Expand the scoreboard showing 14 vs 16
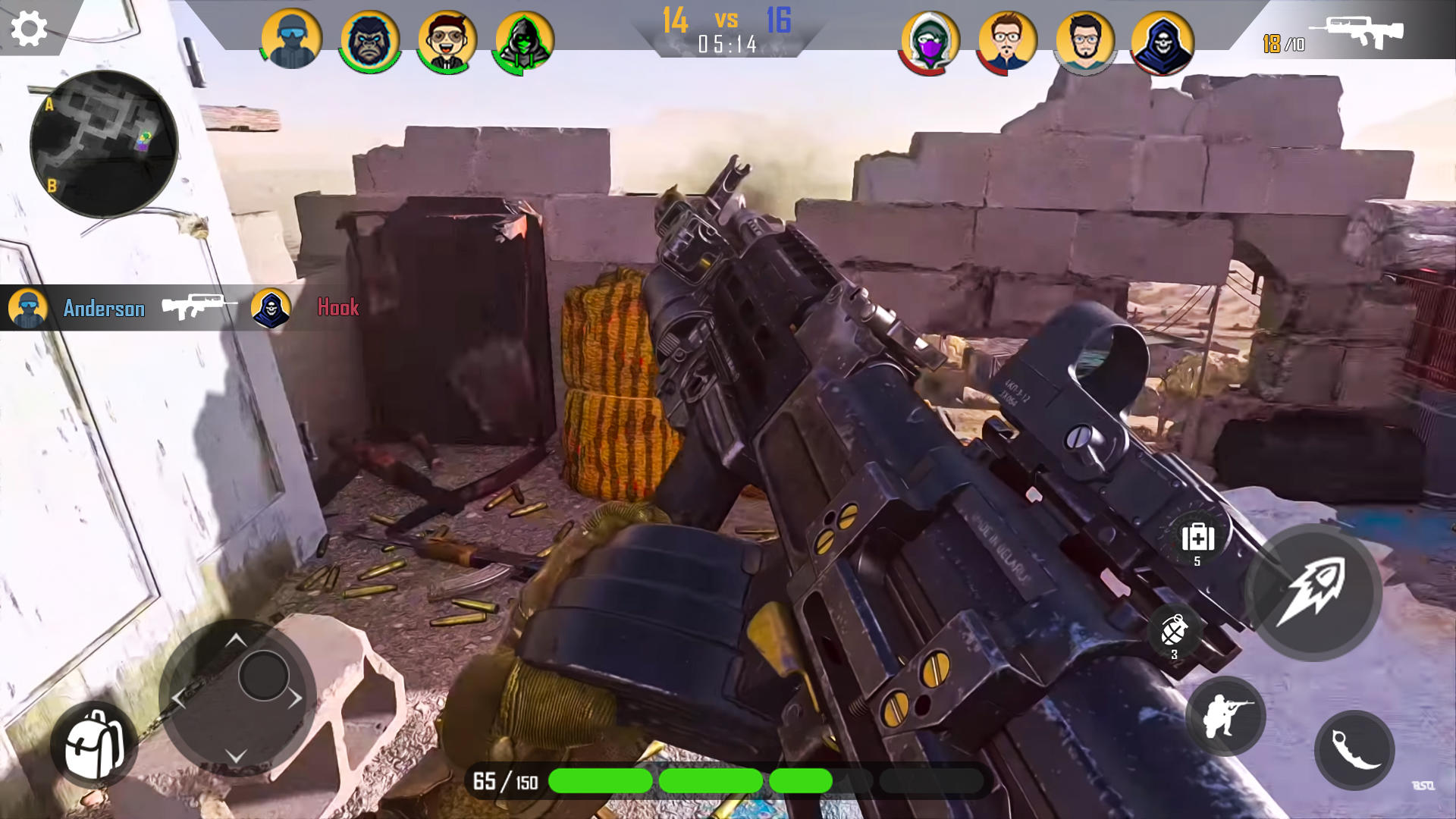1456x819 pixels. (728, 17)
